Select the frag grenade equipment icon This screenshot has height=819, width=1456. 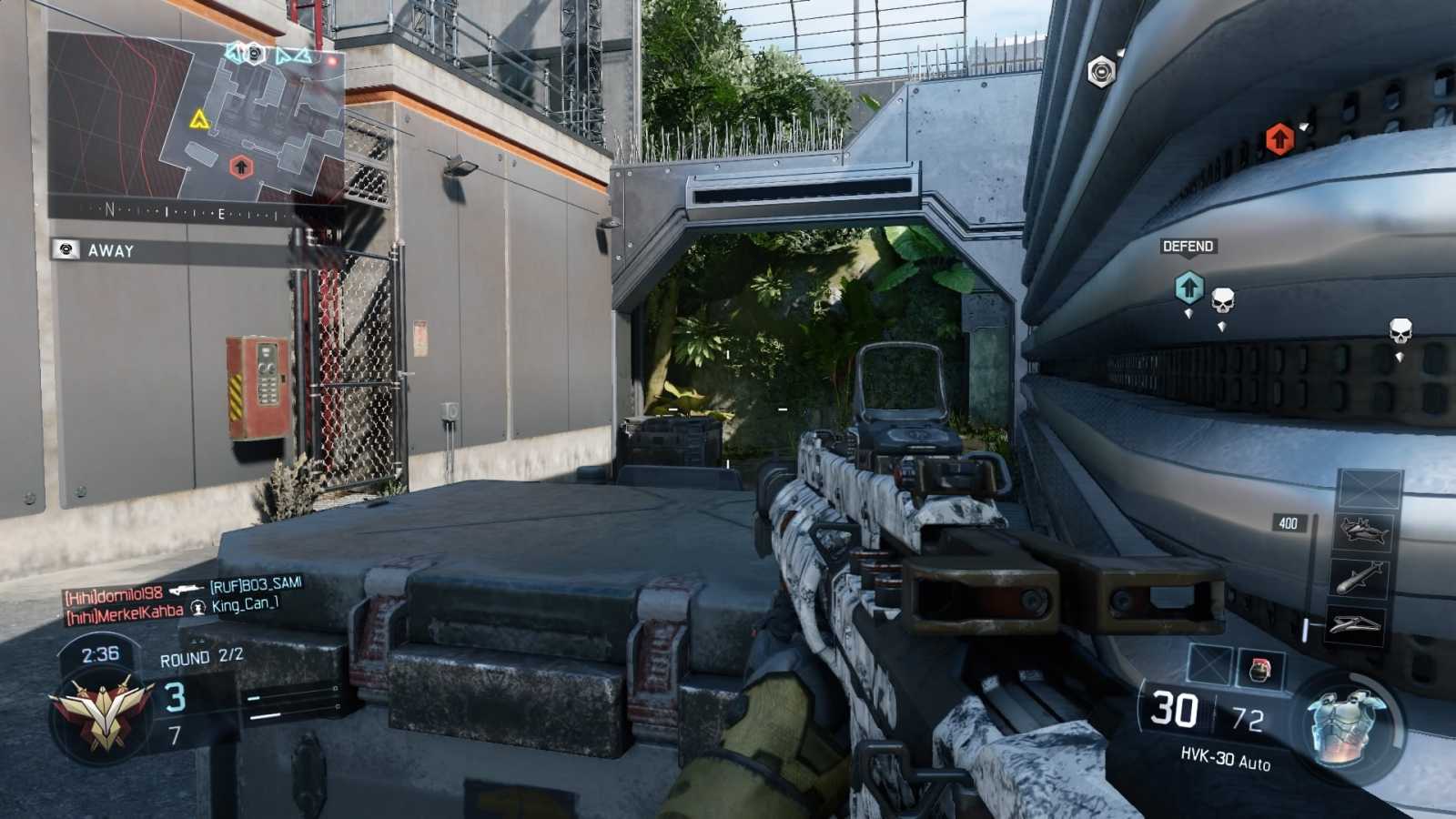coord(1259,667)
